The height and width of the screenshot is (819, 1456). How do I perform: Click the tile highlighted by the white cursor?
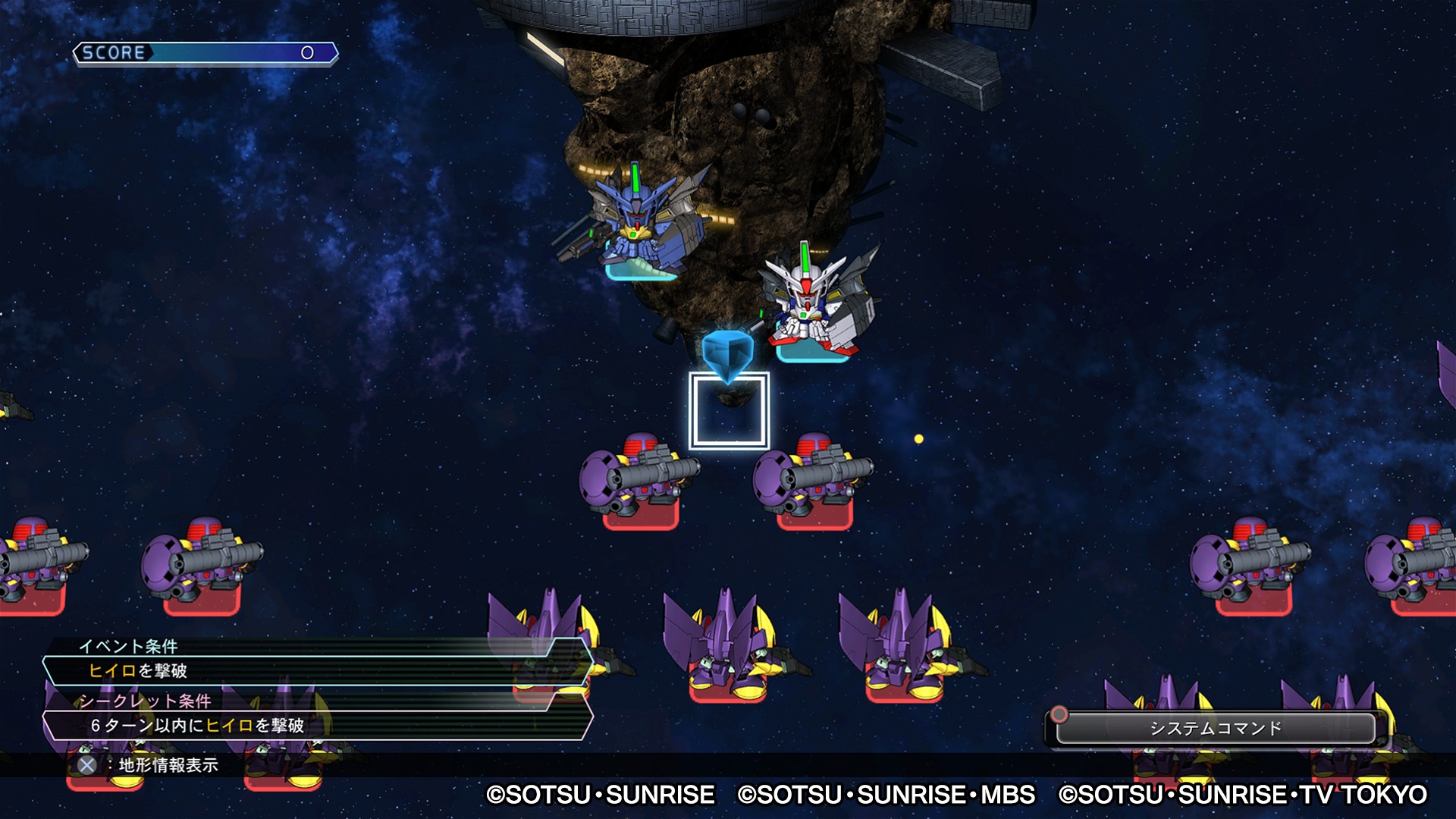coord(729,411)
